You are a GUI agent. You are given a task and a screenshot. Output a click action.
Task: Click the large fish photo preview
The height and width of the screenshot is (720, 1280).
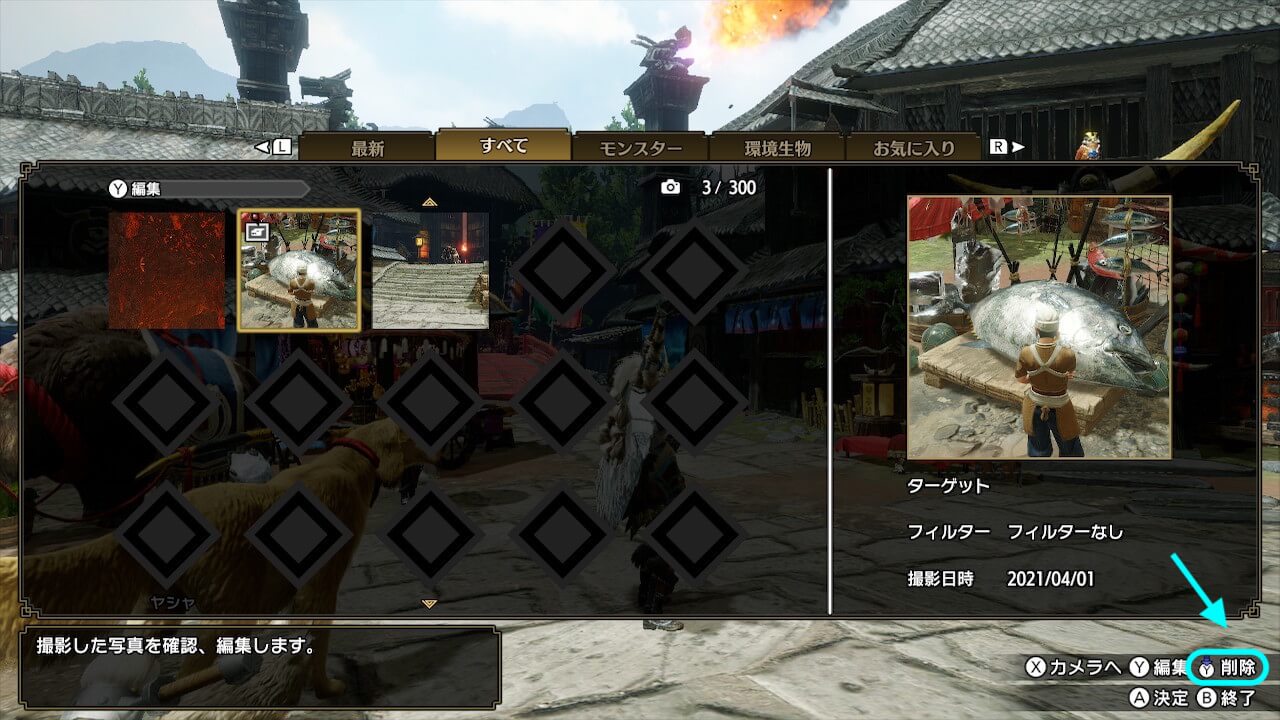point(1038,327)
